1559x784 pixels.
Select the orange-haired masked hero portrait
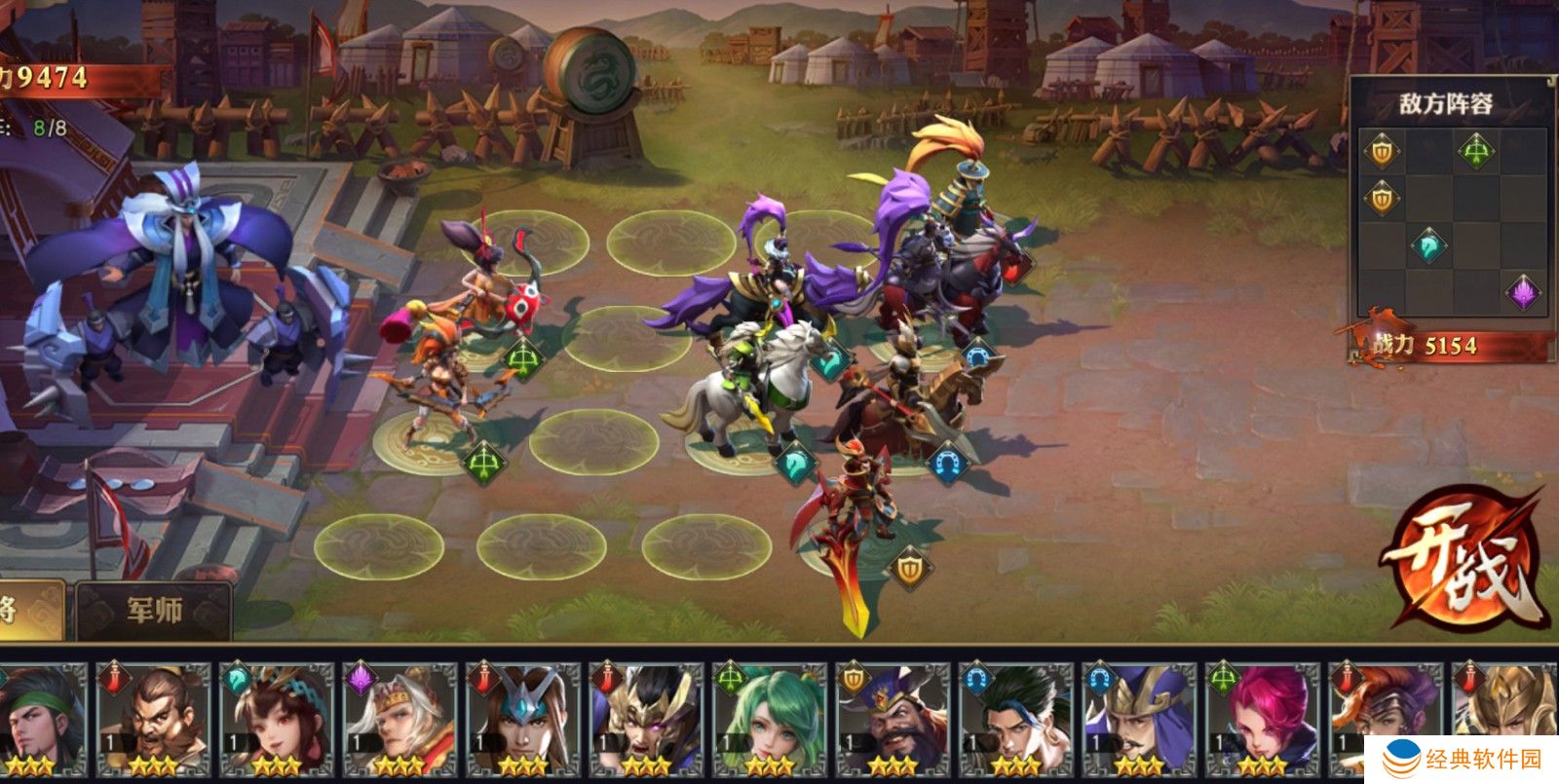point(1382,716)
